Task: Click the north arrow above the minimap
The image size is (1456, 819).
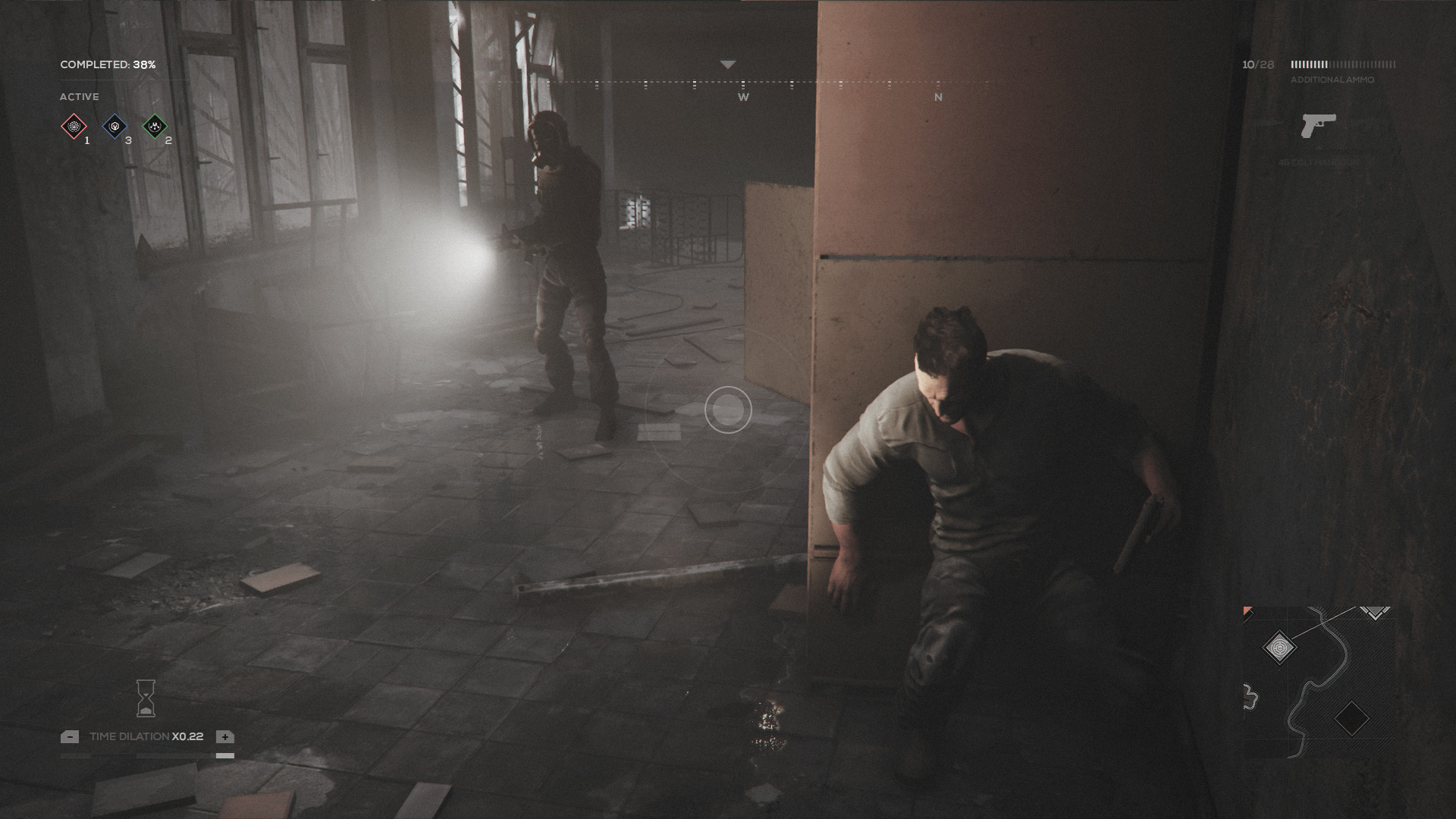Action: [x=1374, y=613]
